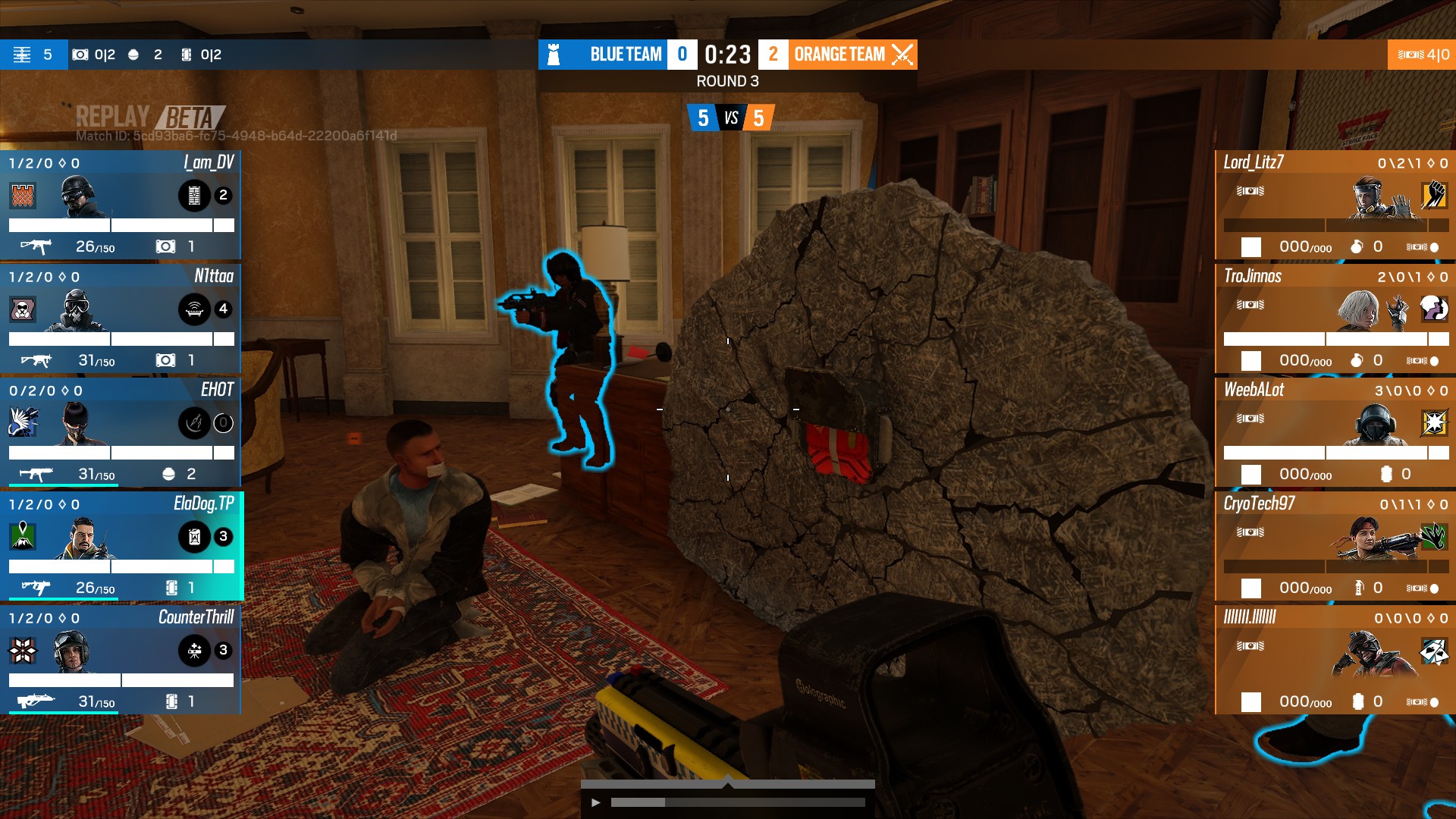Screen dimensions: 1456x819
Task: Expand the replay control panel arrow
Action: [x=728, y=780]
